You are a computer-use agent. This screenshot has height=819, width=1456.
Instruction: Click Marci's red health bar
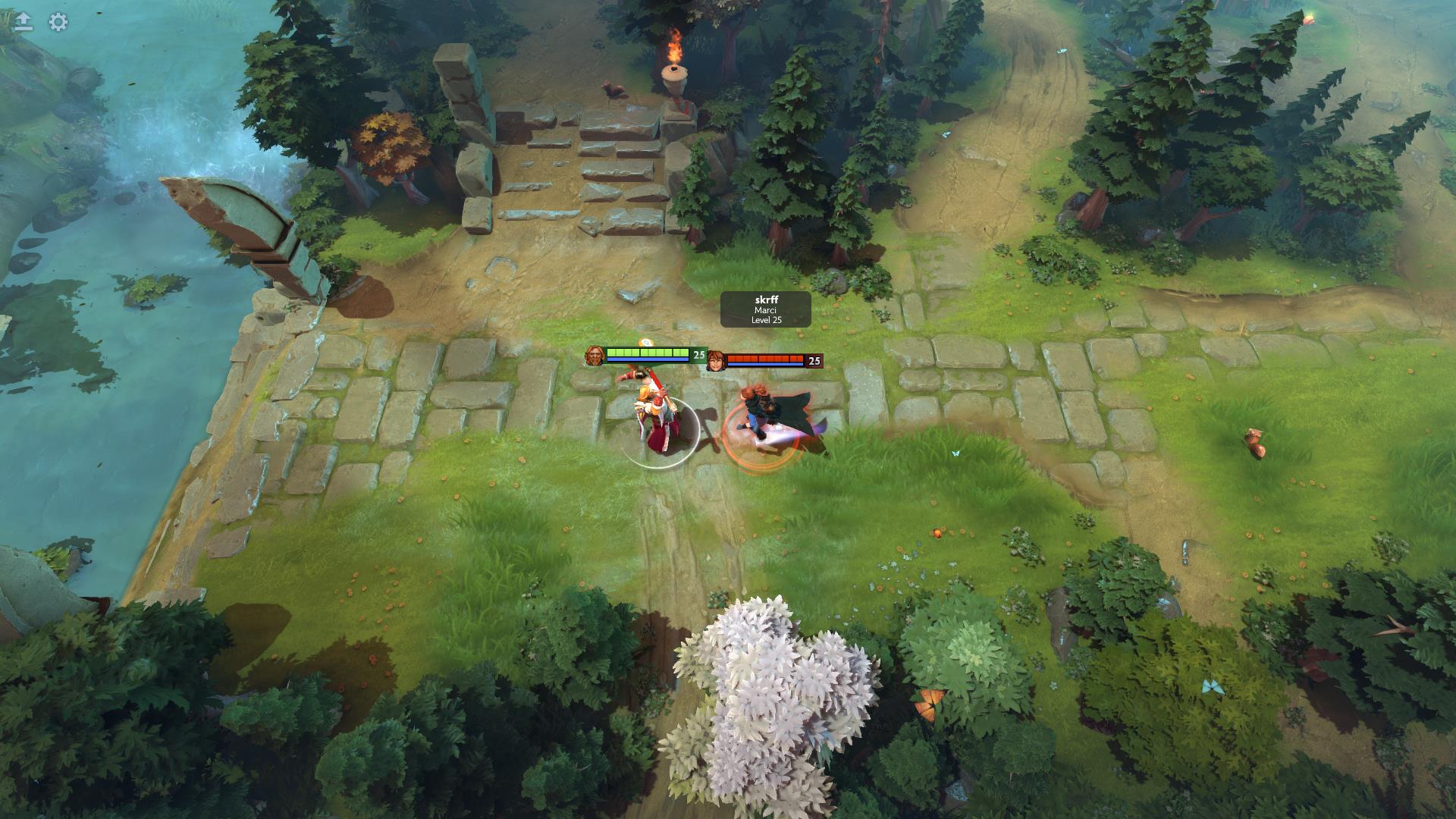(x=766, y=356)
